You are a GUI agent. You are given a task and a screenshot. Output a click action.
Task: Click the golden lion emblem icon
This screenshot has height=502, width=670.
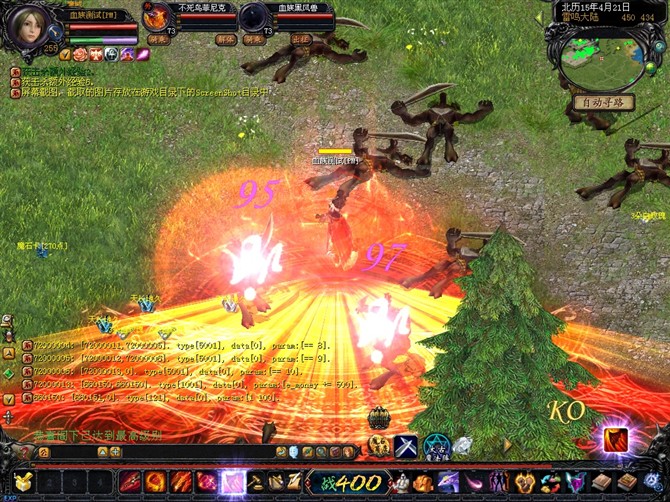[x=379, y=446]
